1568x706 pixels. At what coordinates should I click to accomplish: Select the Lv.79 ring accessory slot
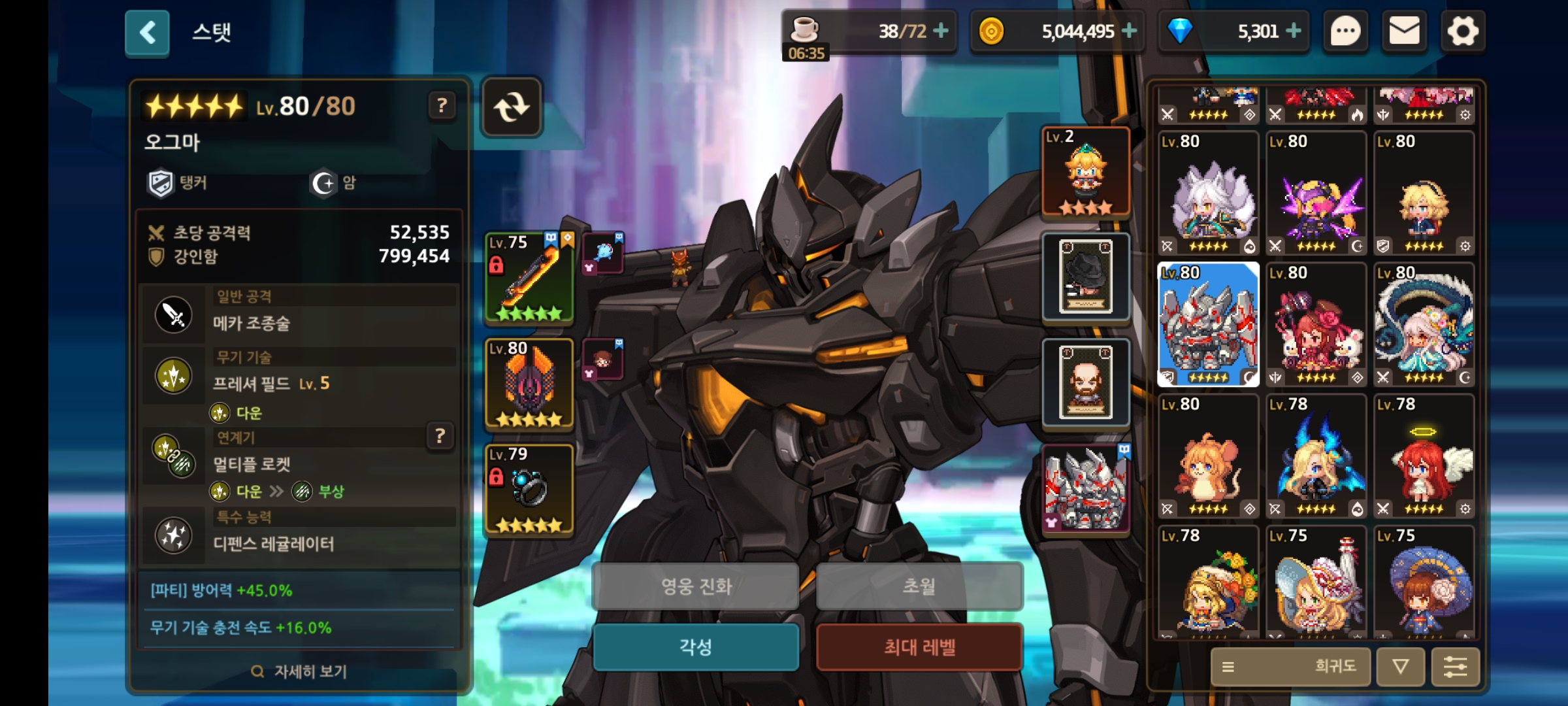tap(529, 490)
